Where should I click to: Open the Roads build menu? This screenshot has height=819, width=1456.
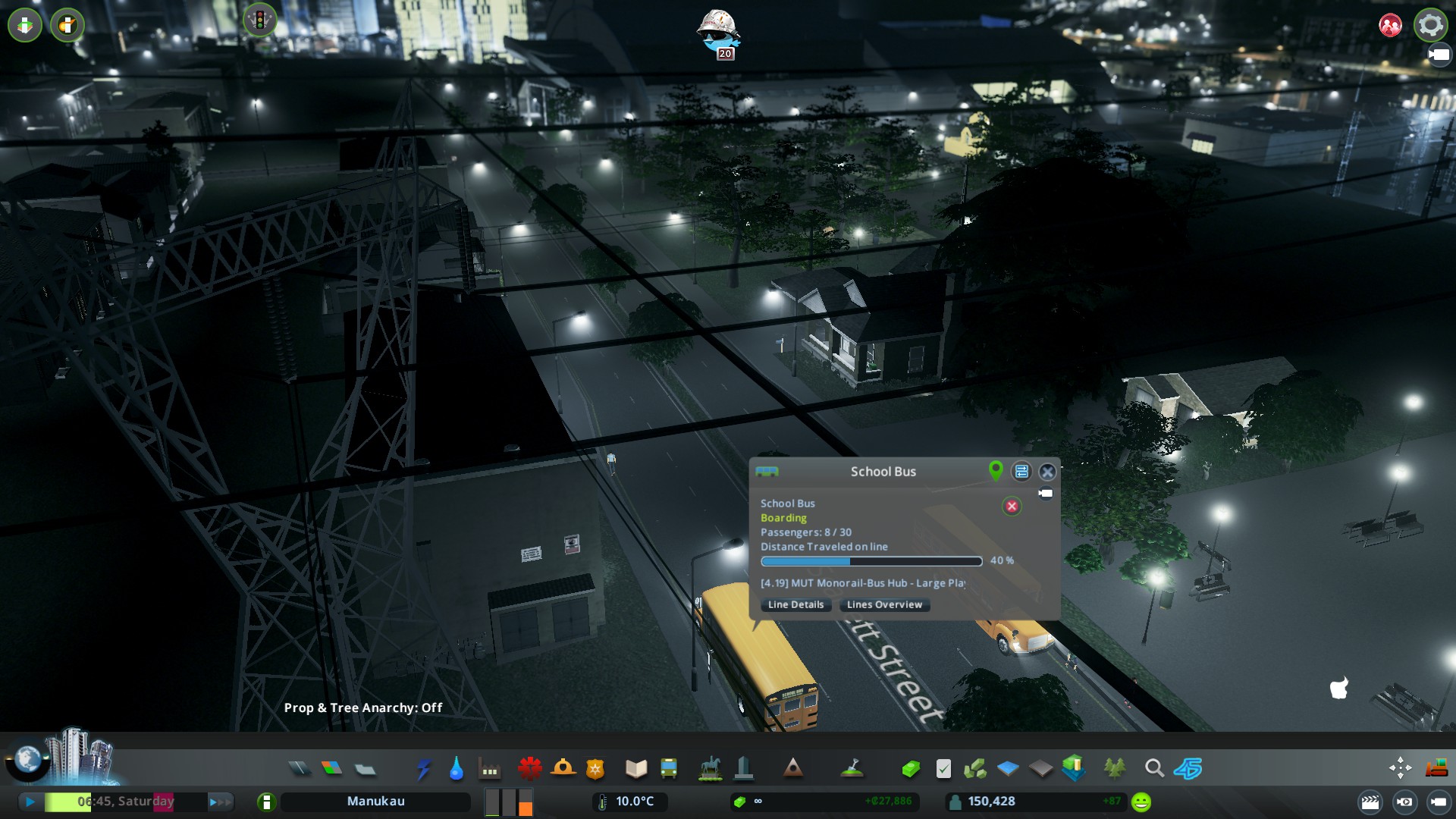click(x=300, y=769)
